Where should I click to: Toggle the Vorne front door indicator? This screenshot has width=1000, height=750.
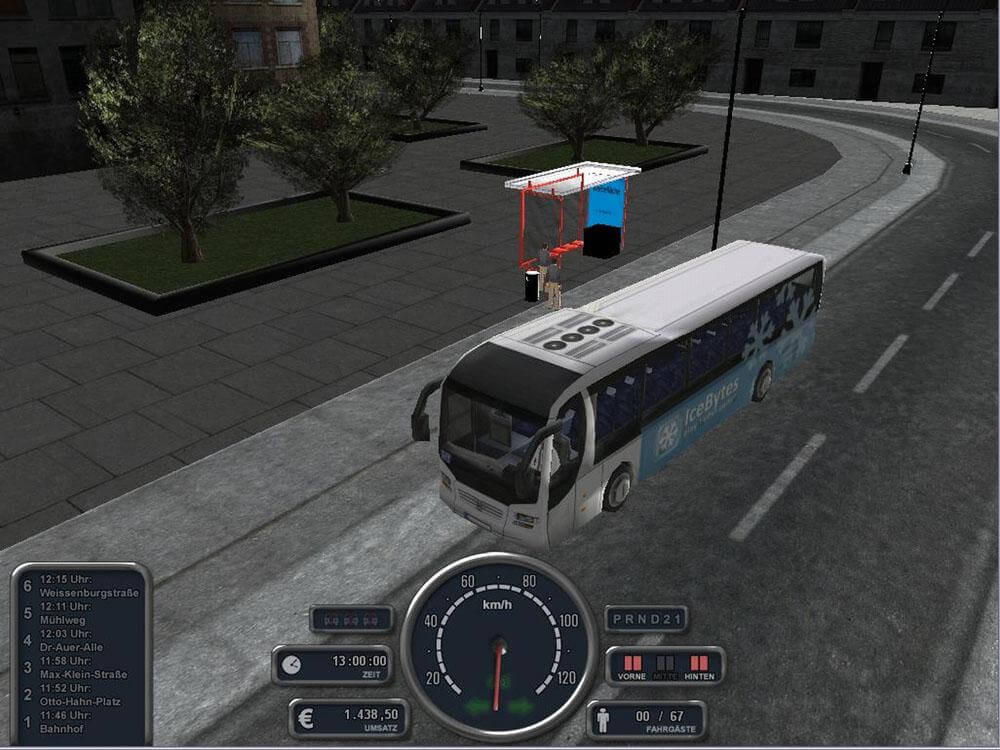pyautogui.click(x=631, y=663)
